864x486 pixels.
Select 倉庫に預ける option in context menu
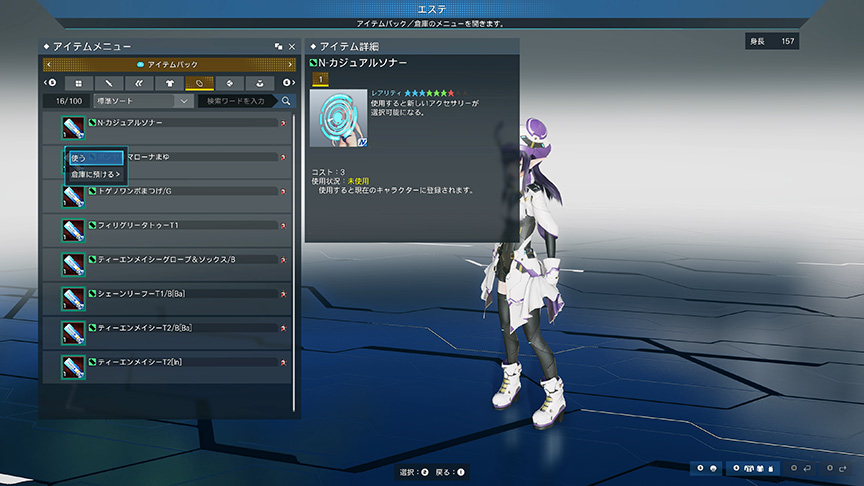pyautogui.click(x=95, y=174)
